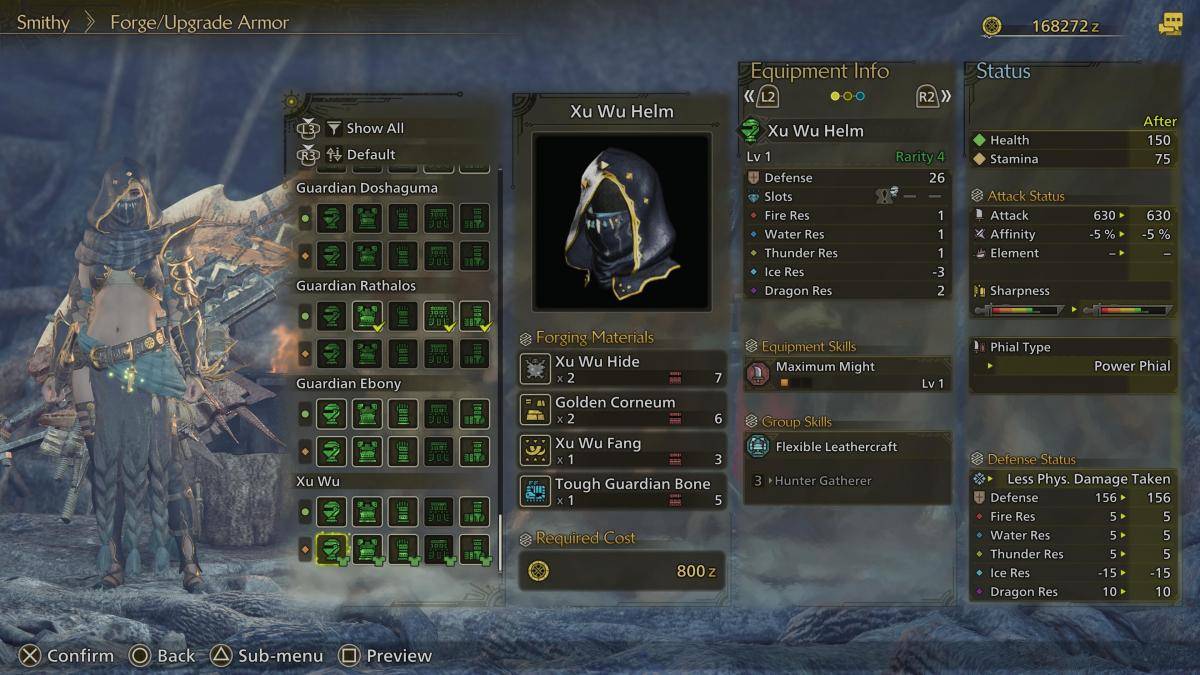Inspect the Flexible Leathercraft group skill

847,447
